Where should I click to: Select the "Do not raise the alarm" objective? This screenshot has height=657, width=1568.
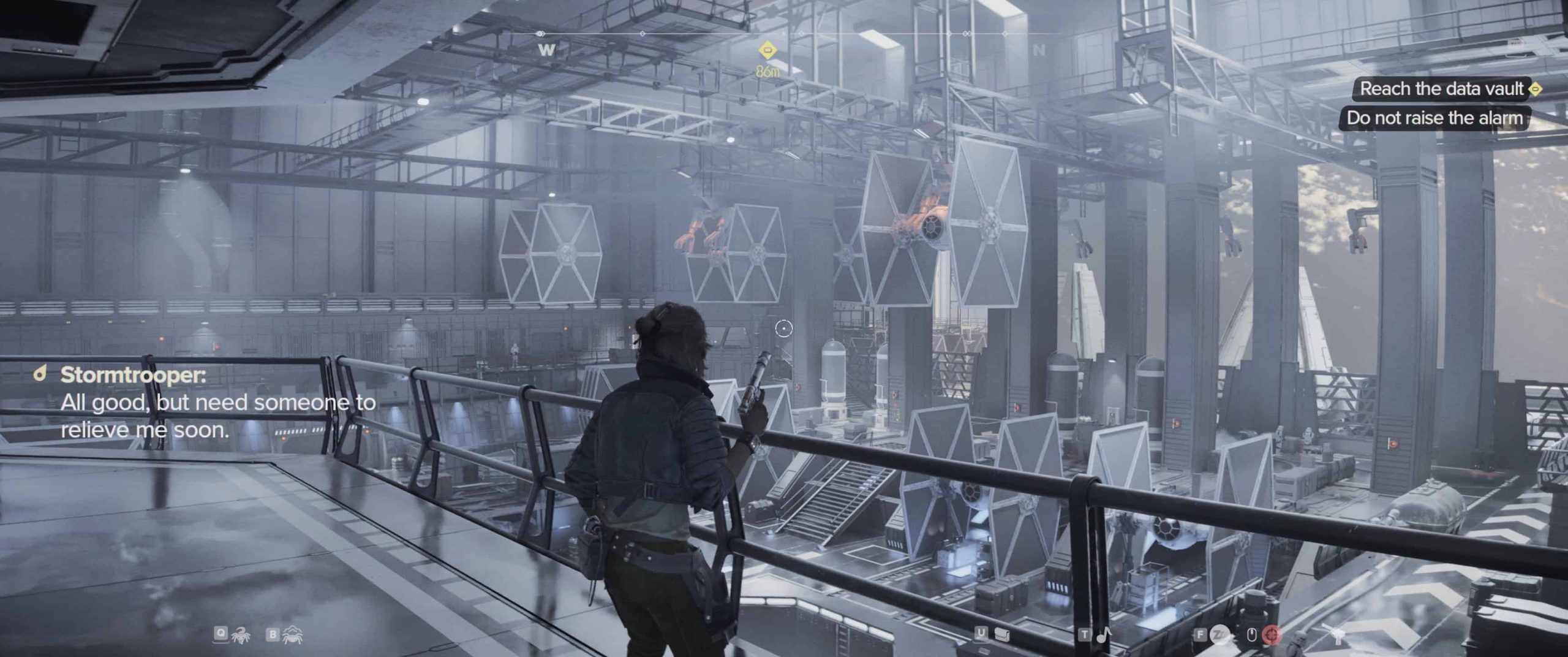[1434, 118]
